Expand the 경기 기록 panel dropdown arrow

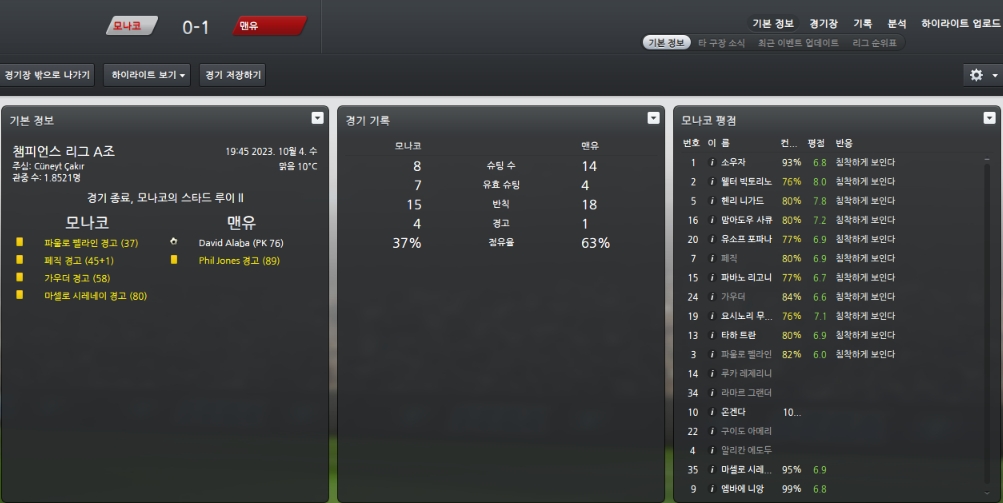654,118
